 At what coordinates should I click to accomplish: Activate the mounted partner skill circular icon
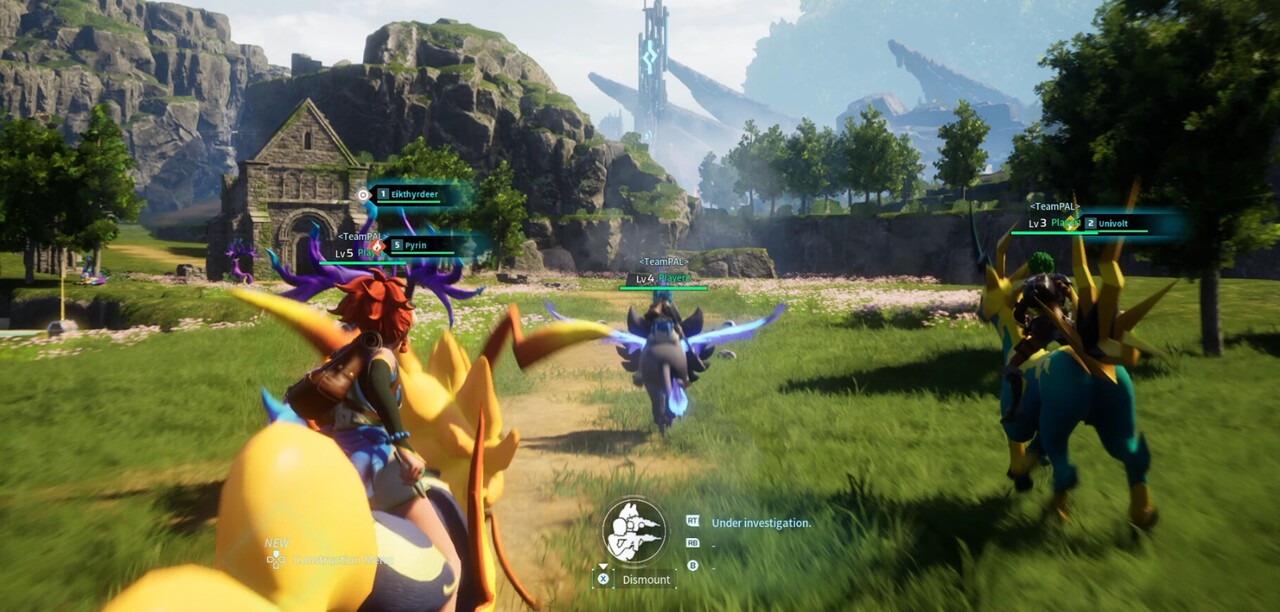point(634,530)
